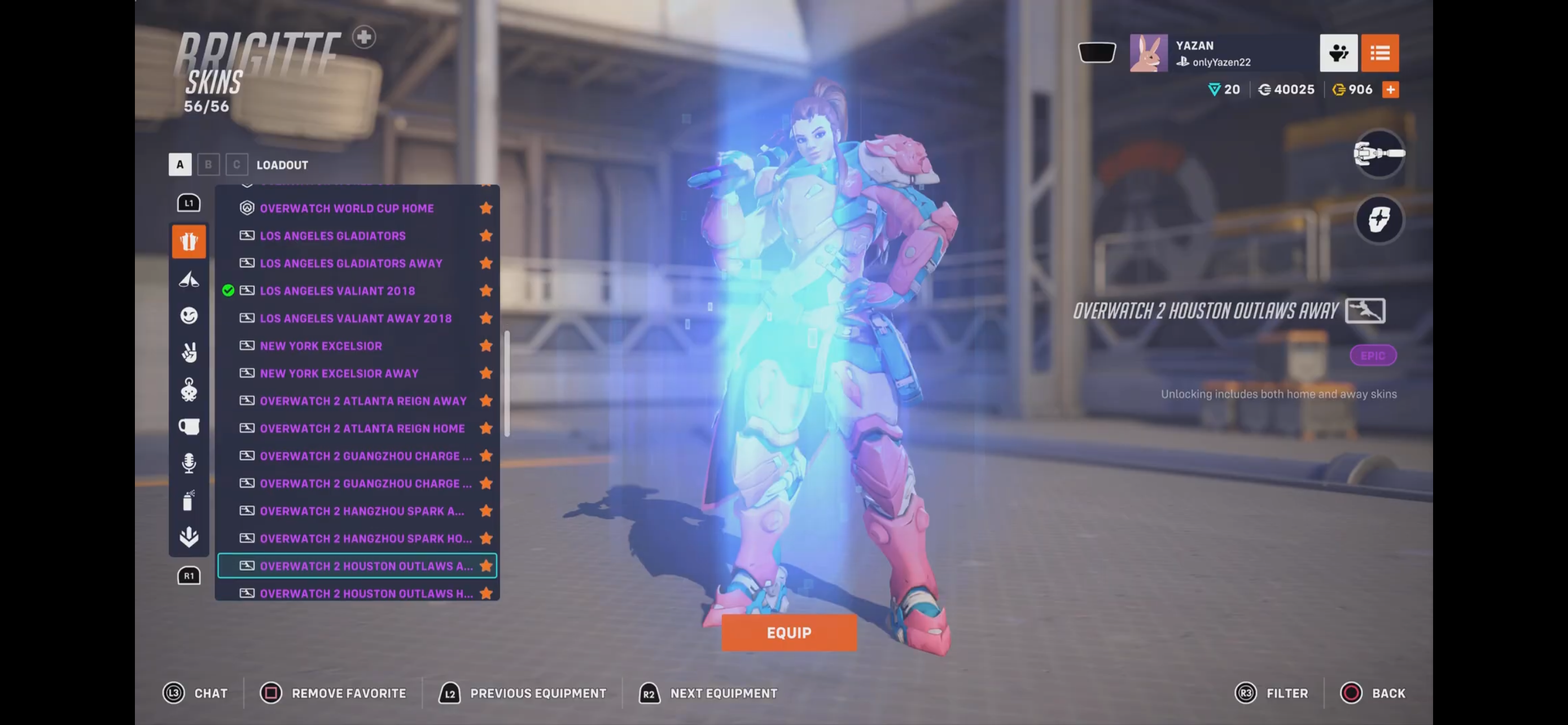Open the orange list menu button
The image size is (1568, 725).
[1379, 53]
